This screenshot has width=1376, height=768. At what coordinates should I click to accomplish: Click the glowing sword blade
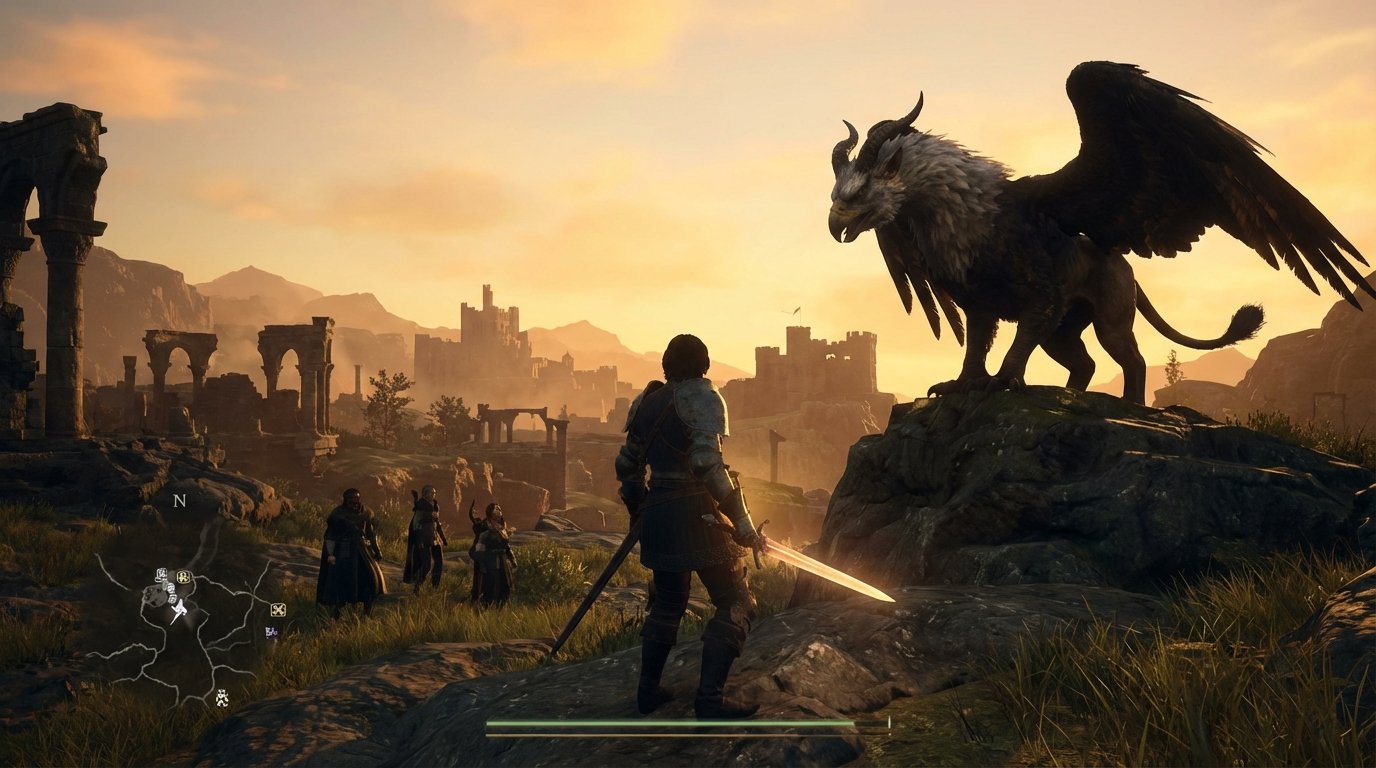(820, 570)
